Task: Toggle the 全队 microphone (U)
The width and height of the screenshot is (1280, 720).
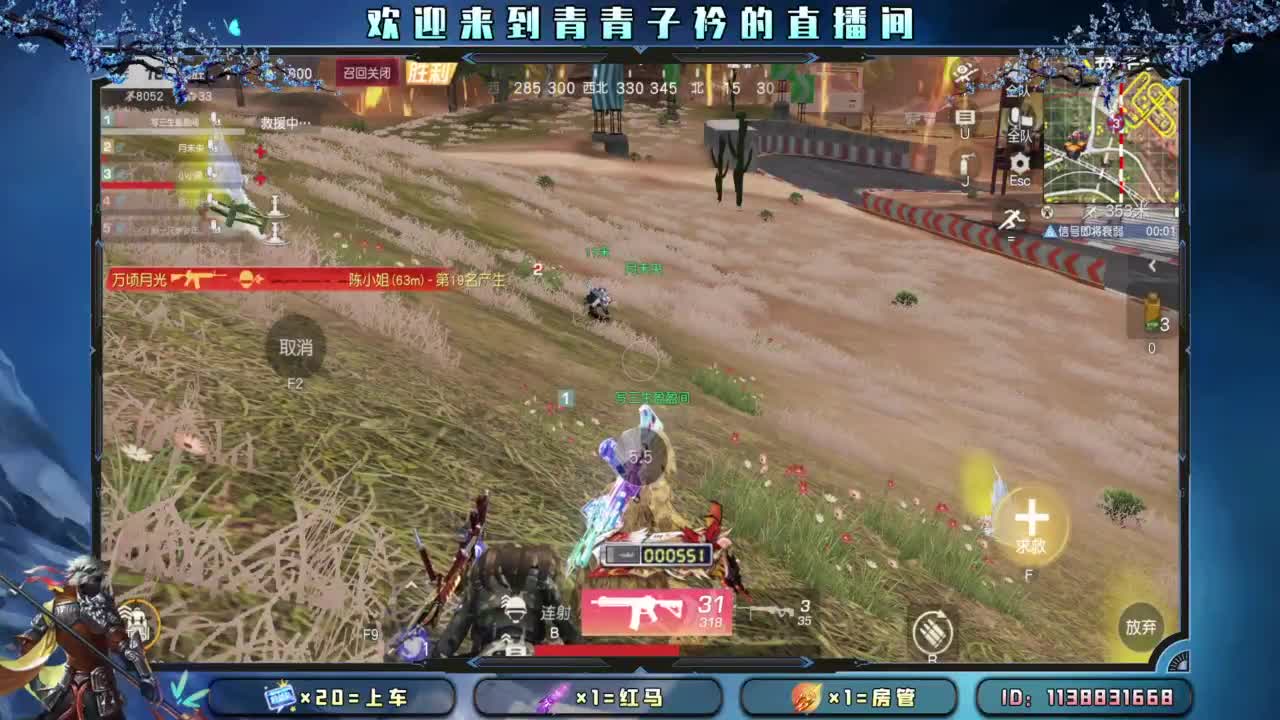Action: [966, 117]
